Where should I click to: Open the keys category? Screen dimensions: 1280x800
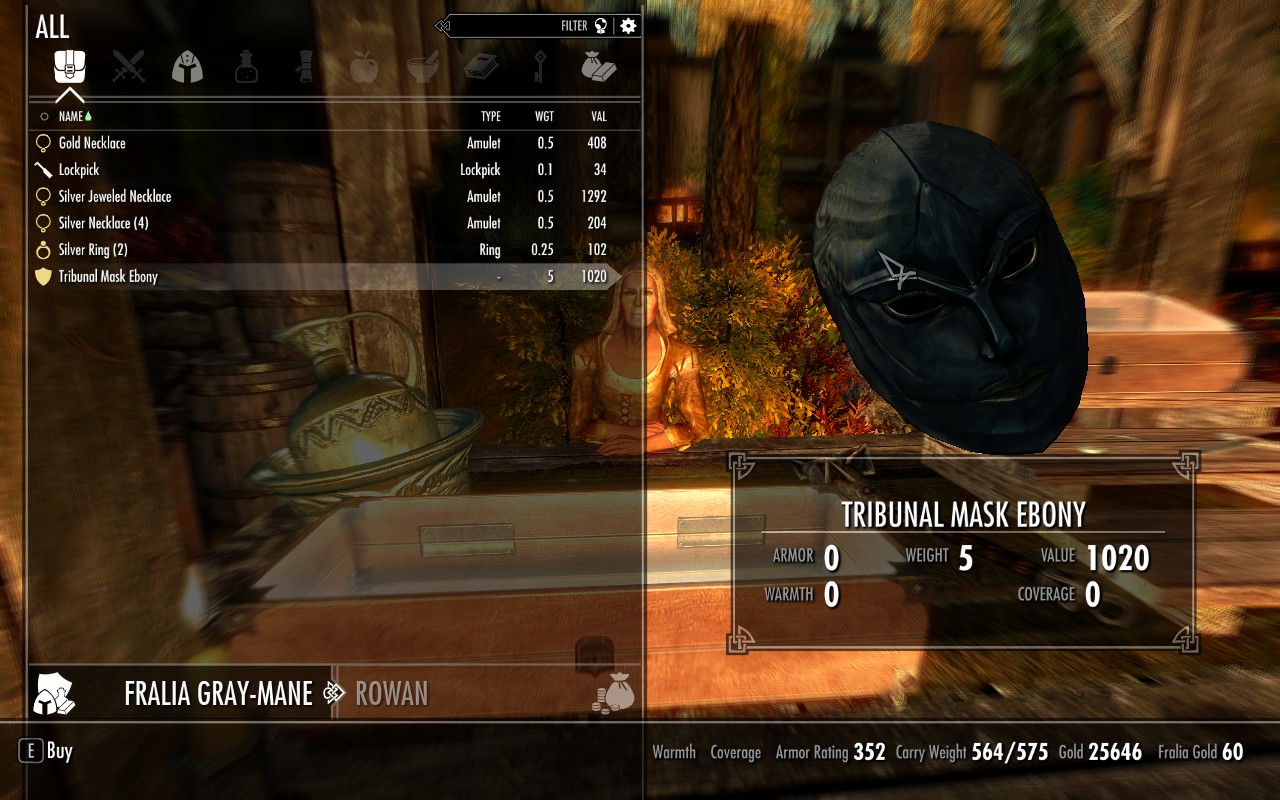[x=540, y=67]
